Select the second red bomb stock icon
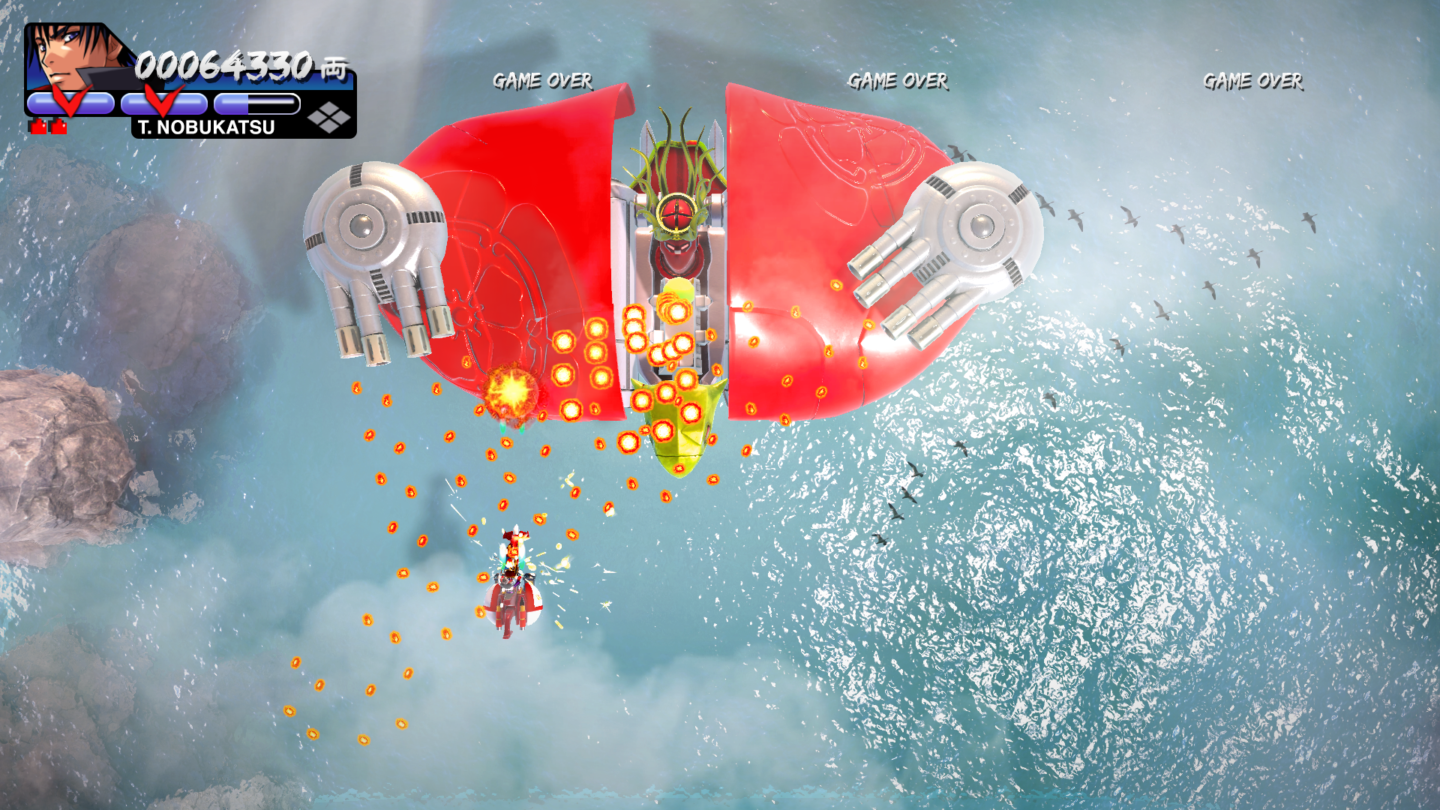This screenshot has width=1440, height=810. [58, 125]
